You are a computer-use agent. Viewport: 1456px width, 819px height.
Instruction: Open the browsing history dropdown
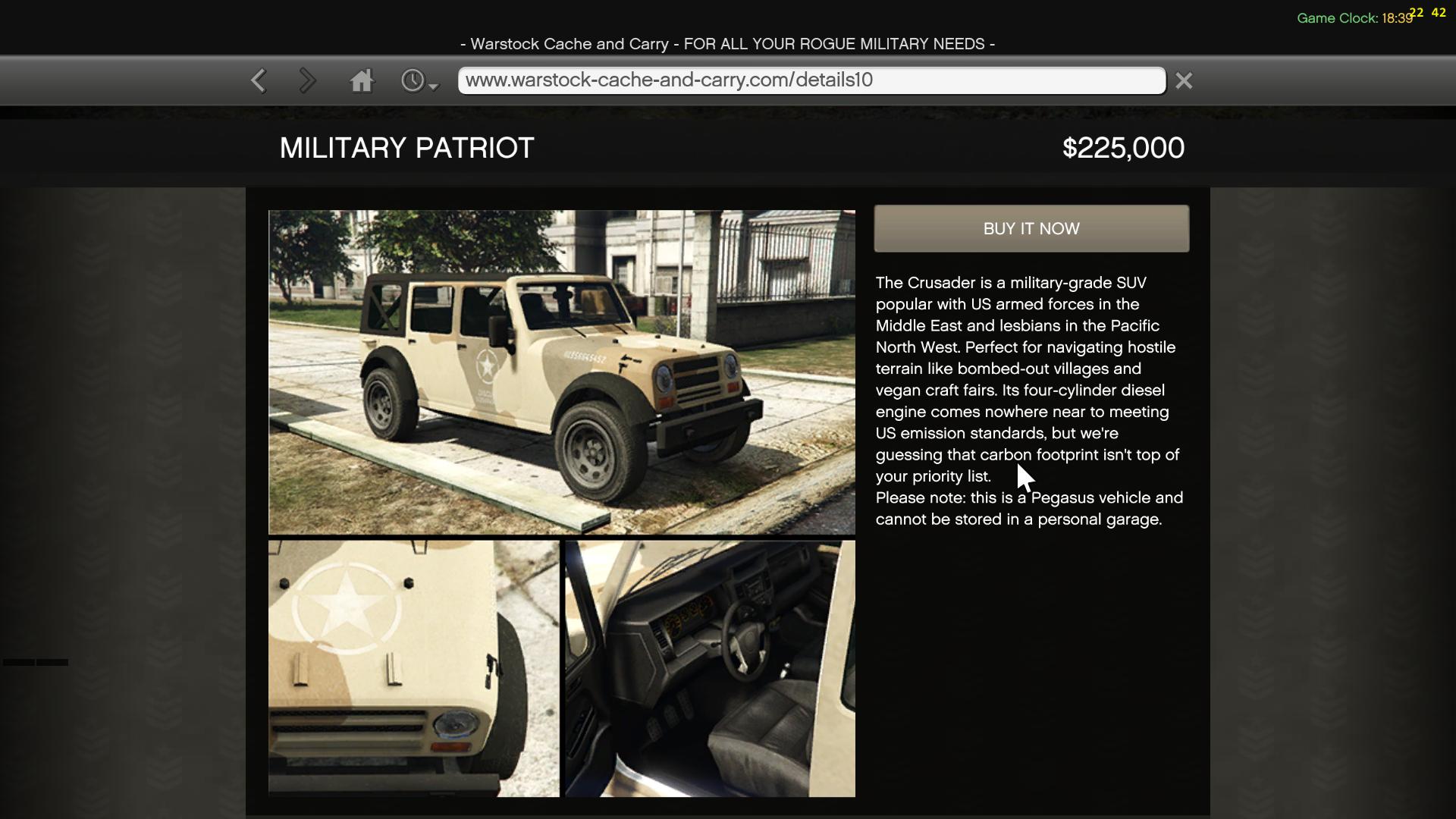point(419,81)
